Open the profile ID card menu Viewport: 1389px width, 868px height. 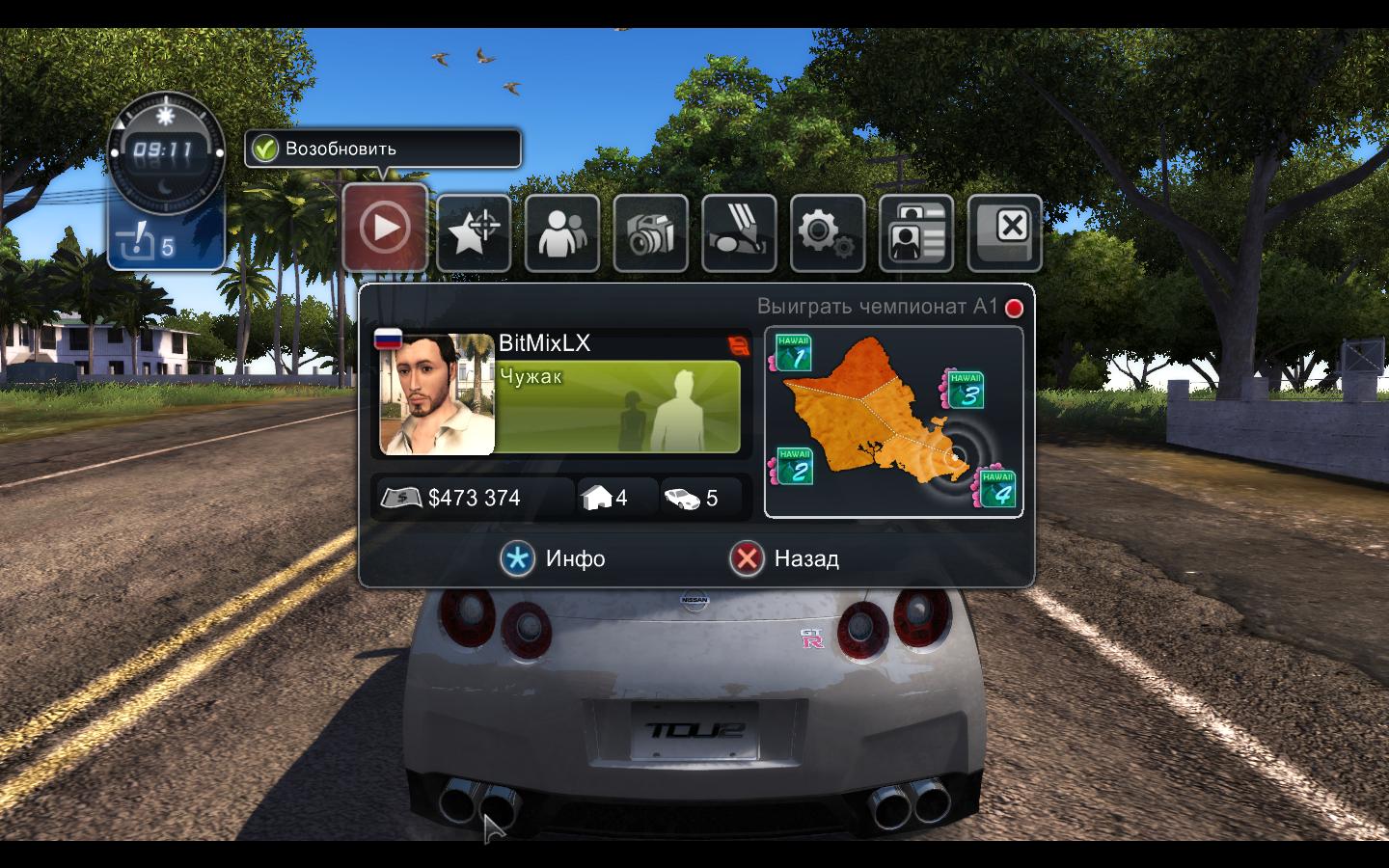(915, 232)
